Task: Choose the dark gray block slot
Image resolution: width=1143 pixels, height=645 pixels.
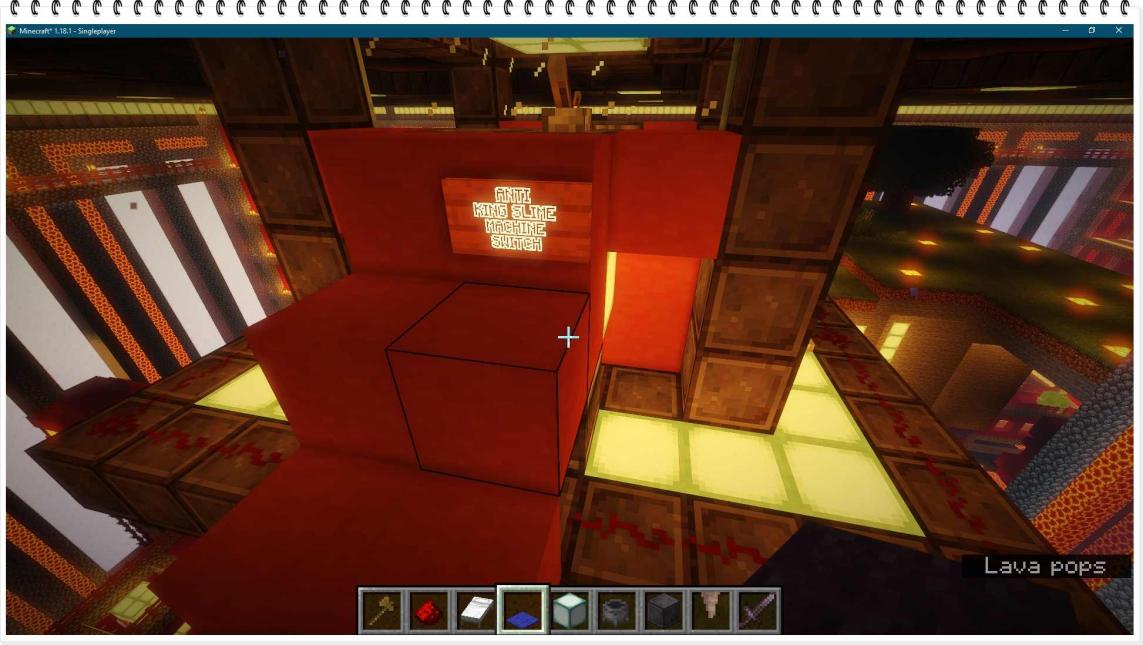Action: (x=663, y=610)
